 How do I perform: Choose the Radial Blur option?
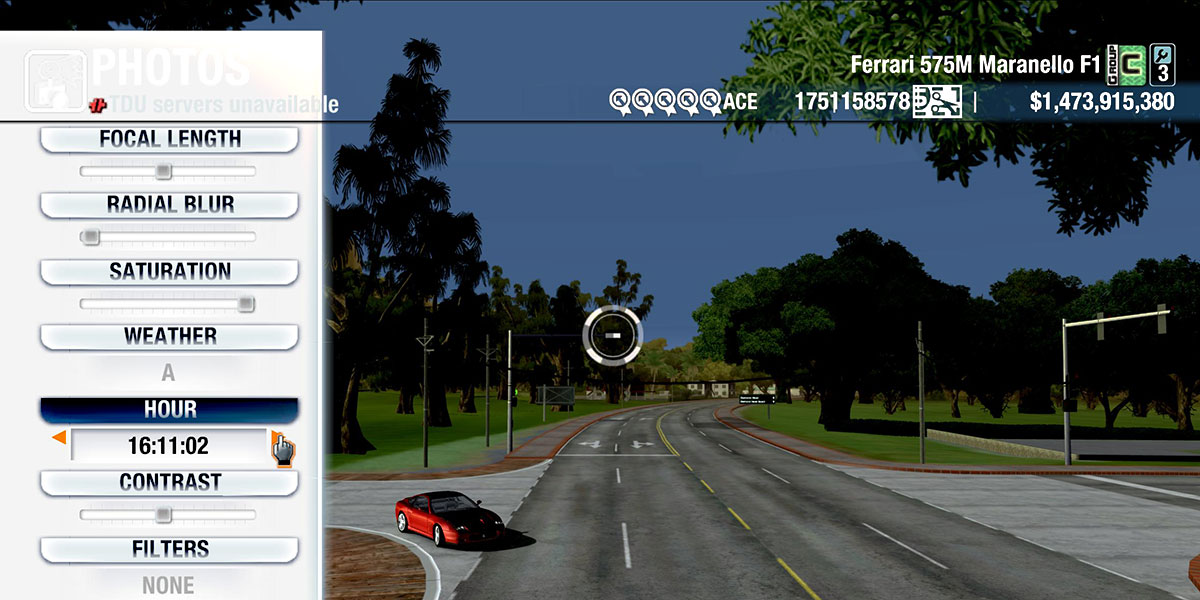pyautogui.click(x=169, y=205)
